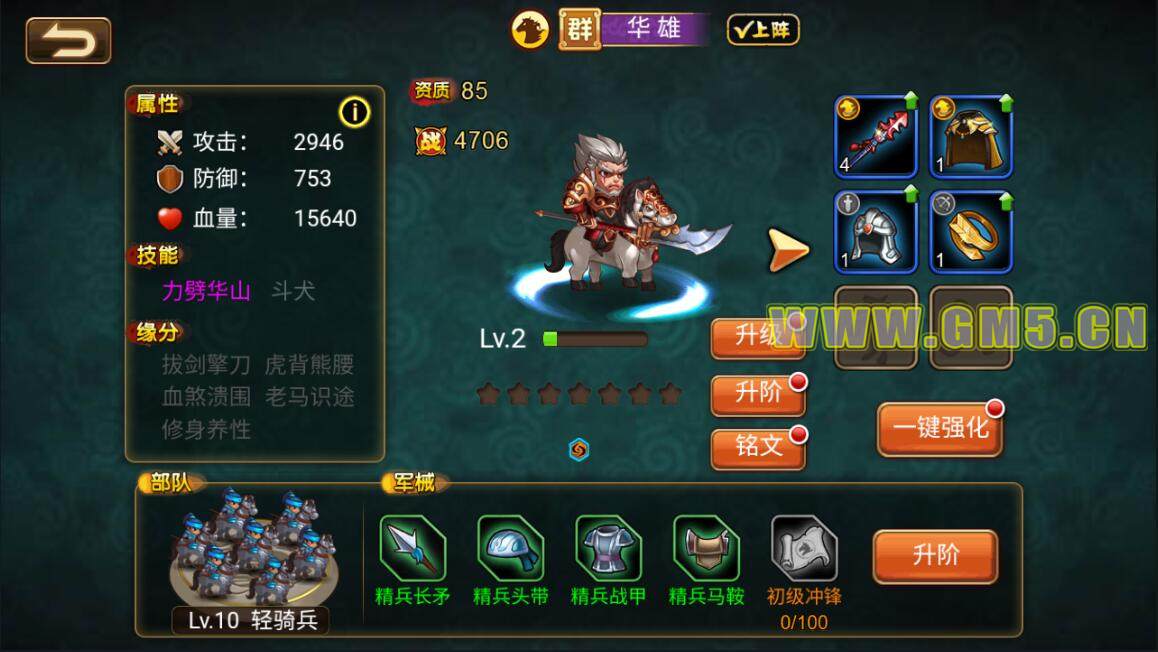Open the attributes info icon
1158x652 pixels.
point(354,112)
